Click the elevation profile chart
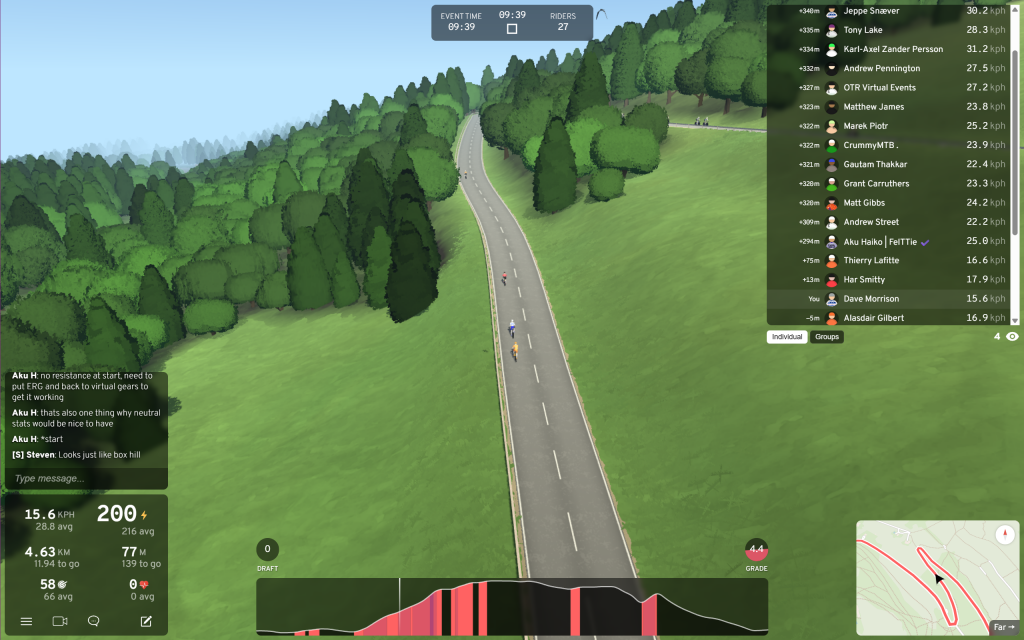 [x=512, y=607]
